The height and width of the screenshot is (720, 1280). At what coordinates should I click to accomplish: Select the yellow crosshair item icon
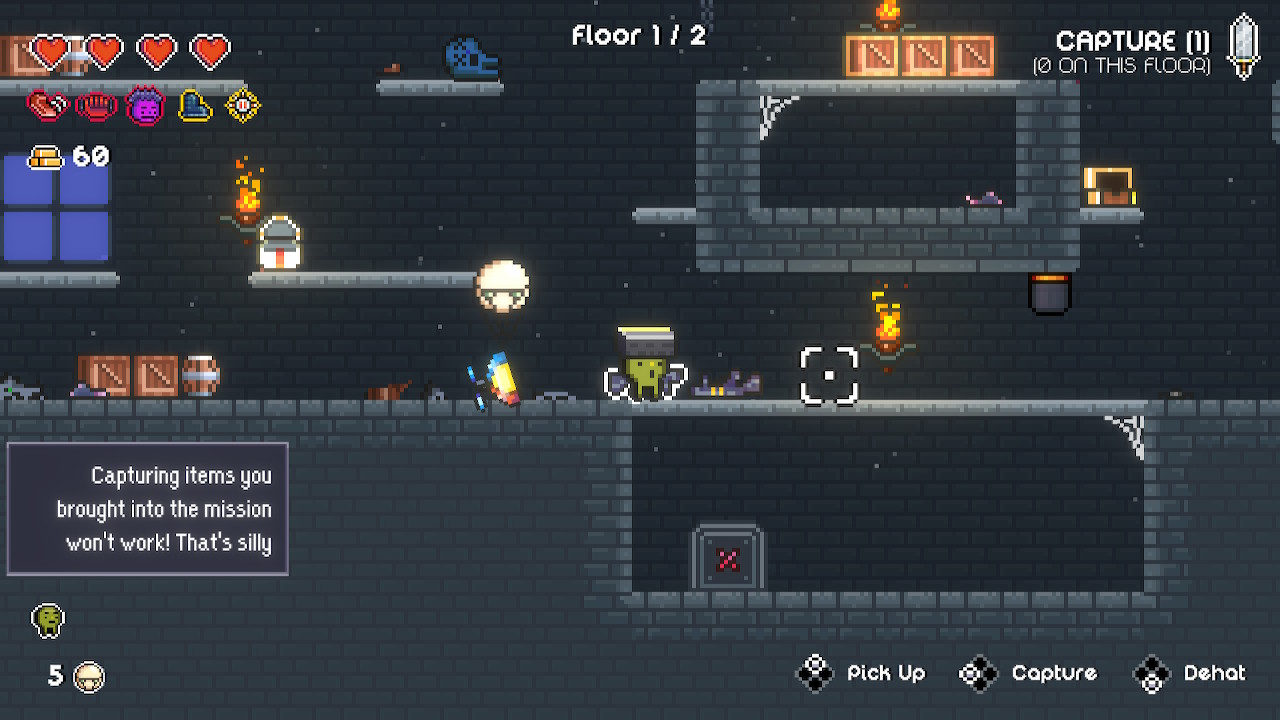coord(243,105)
